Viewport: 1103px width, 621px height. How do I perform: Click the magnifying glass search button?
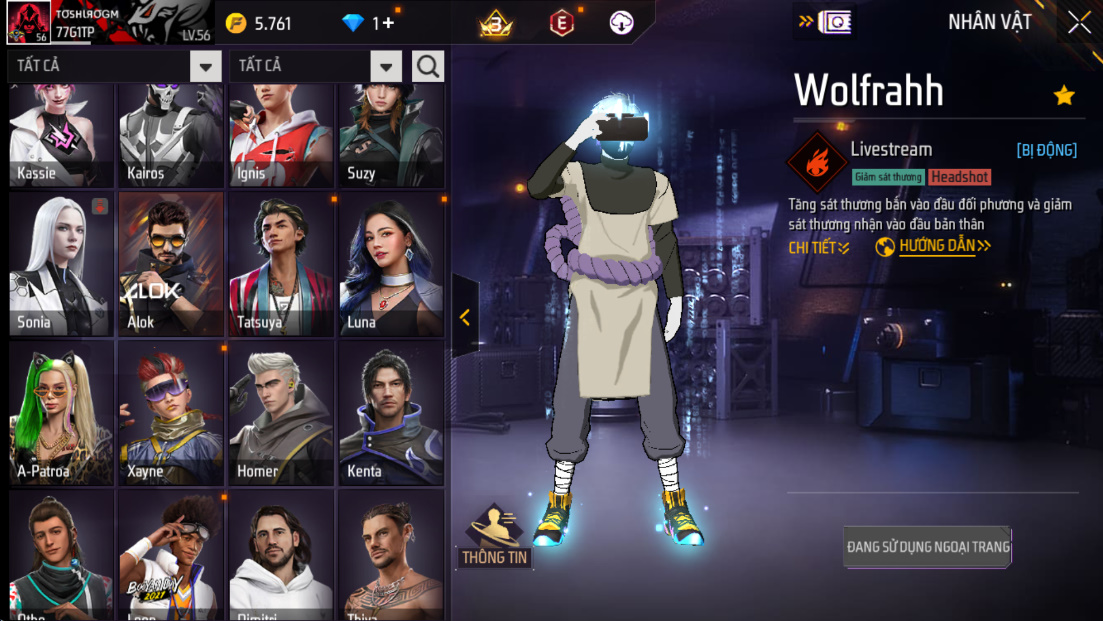coord(428,67)
